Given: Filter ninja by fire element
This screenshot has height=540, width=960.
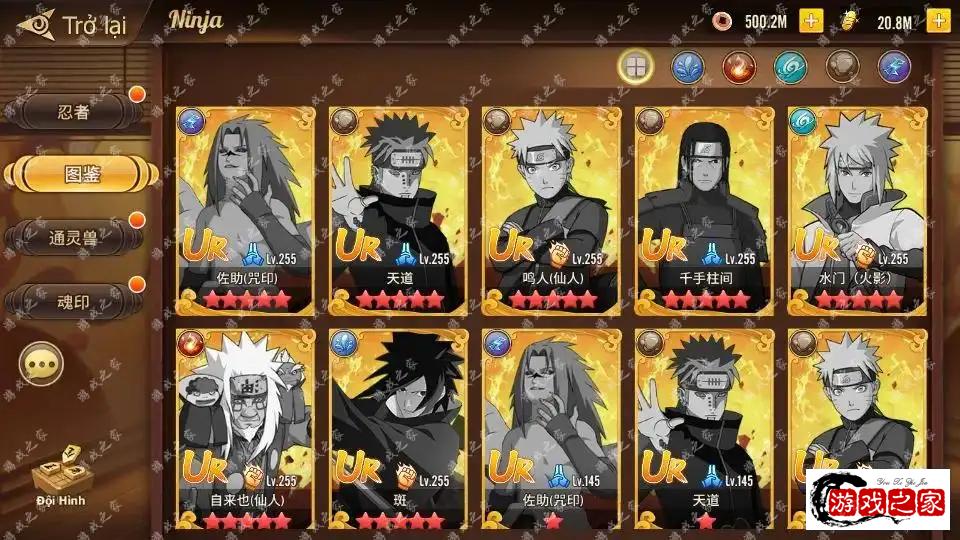Looking at the screenshot, I should (739, 67).
